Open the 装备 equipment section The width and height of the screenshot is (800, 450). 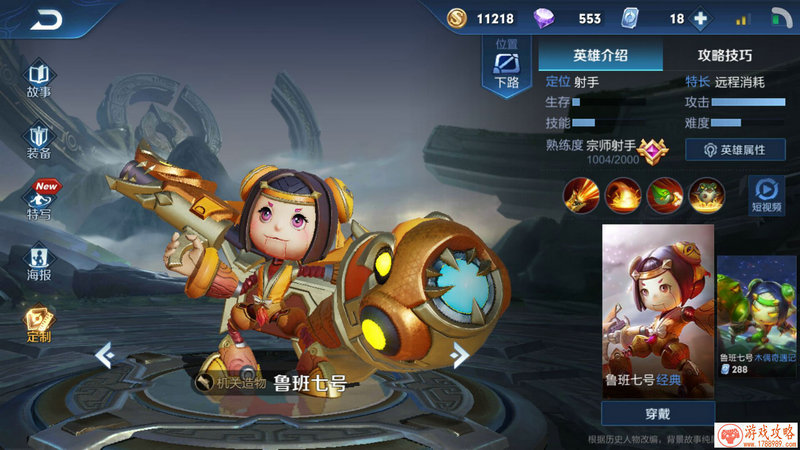tap(39, 142)
